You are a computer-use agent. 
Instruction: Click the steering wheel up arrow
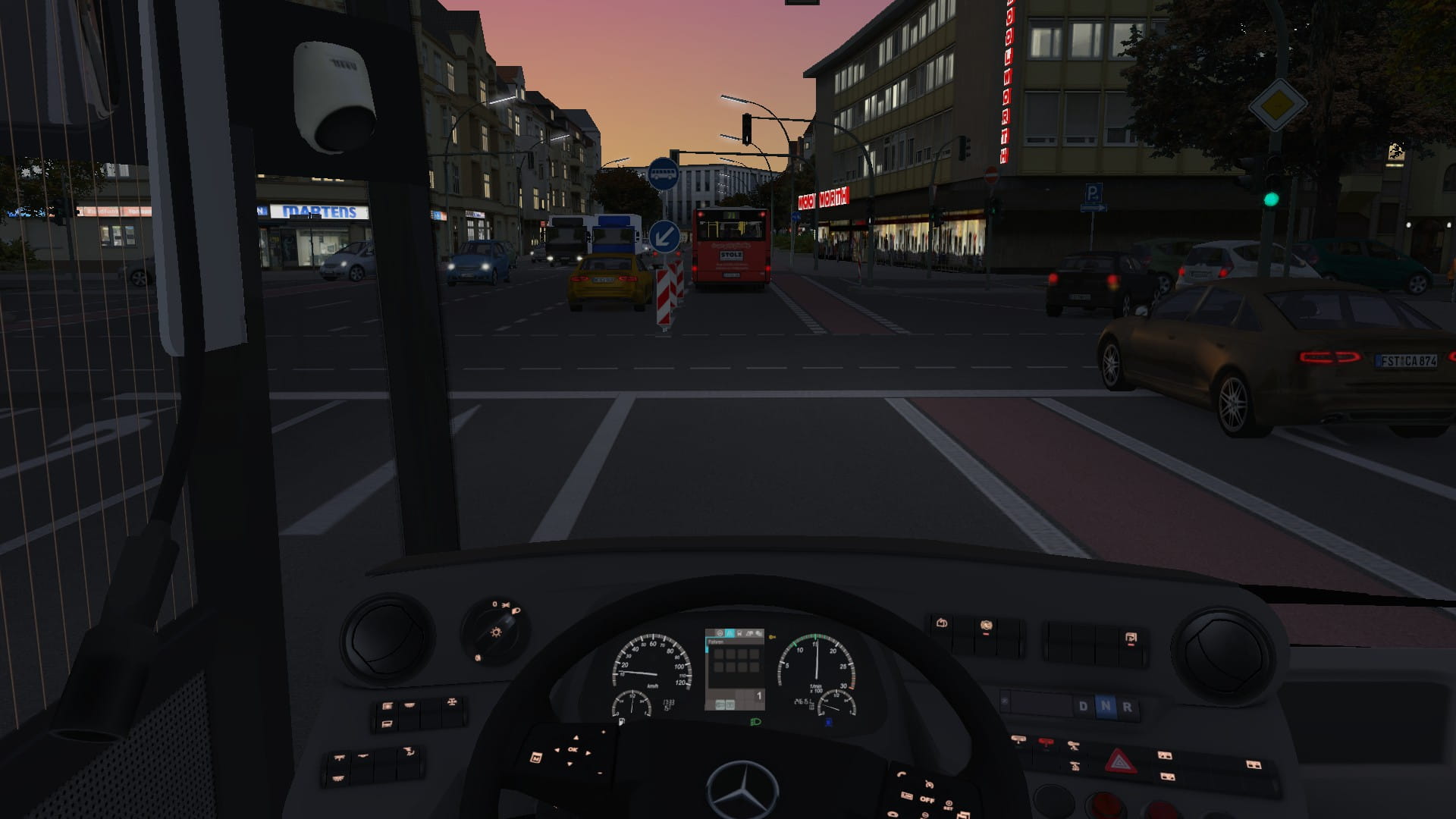[576, 737]
